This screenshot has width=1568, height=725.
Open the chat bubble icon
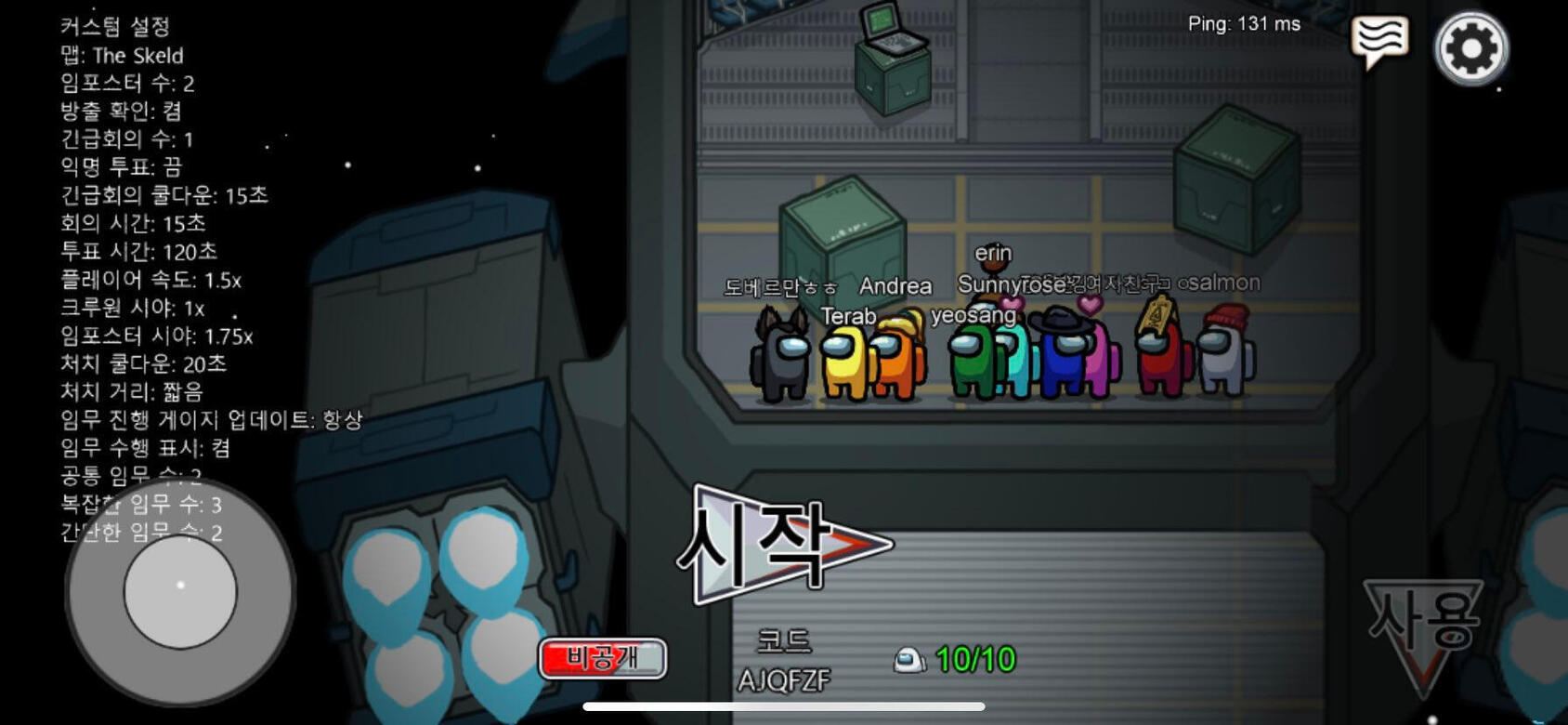[x=1380, y=40]
